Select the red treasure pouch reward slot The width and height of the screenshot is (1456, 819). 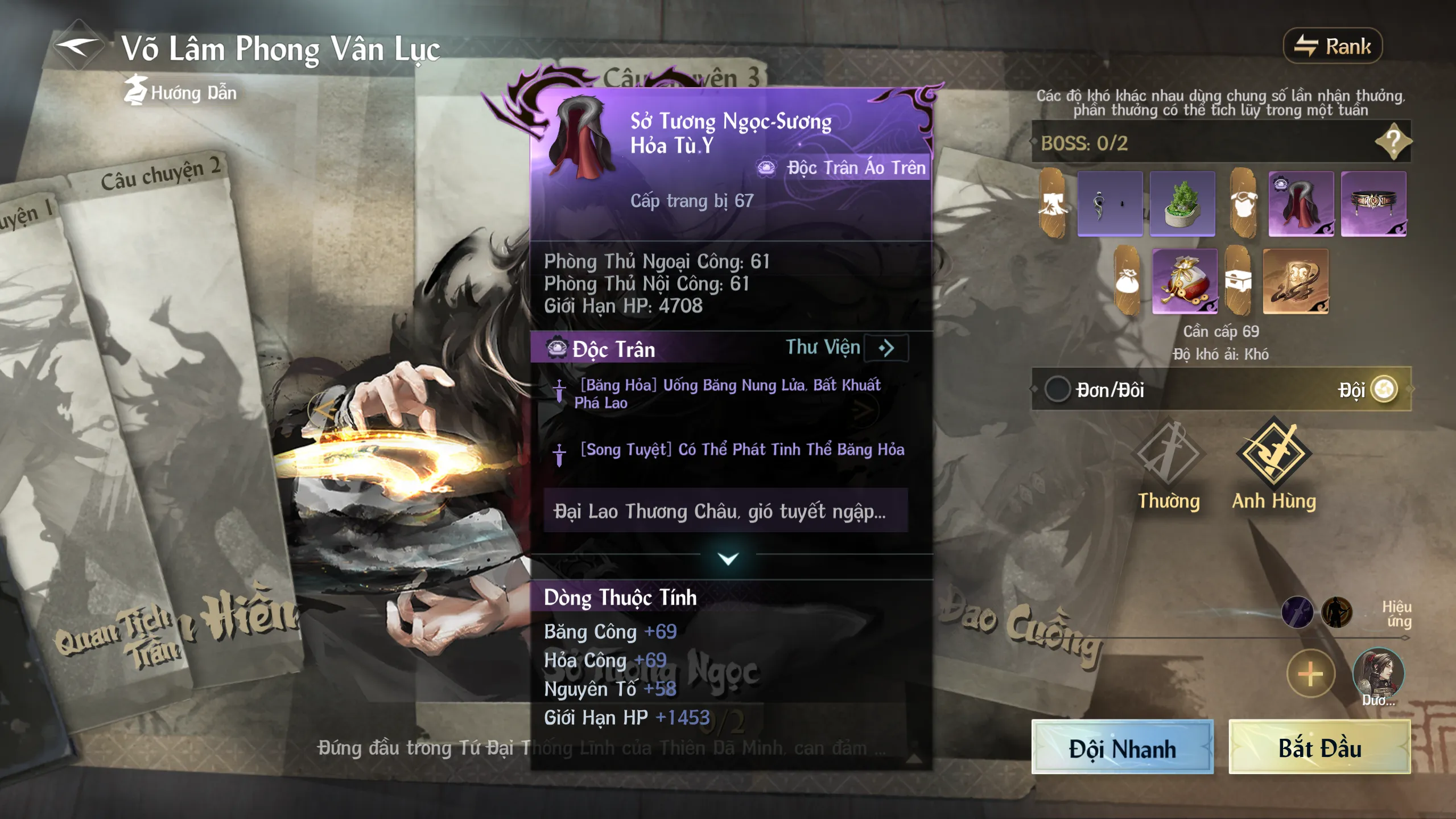point(1185,281)
